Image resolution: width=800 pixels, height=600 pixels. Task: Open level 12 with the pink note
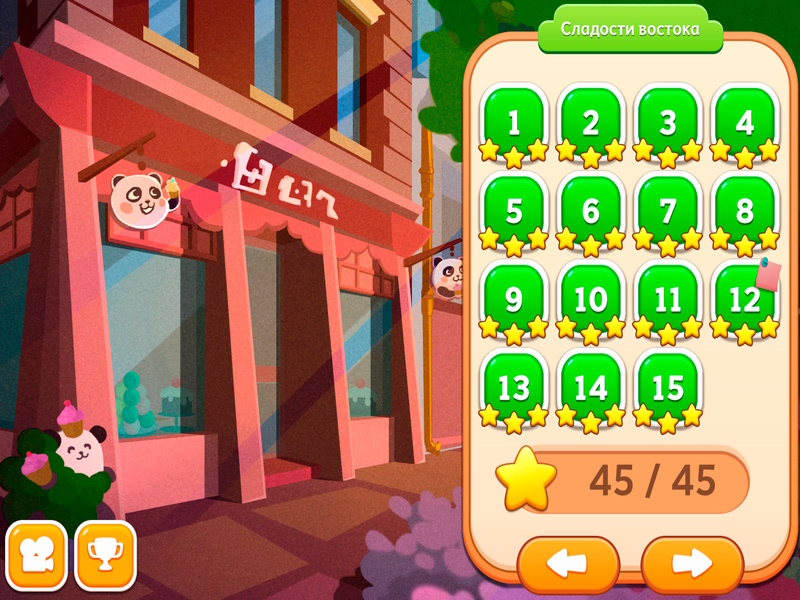(x=743, y=299)
